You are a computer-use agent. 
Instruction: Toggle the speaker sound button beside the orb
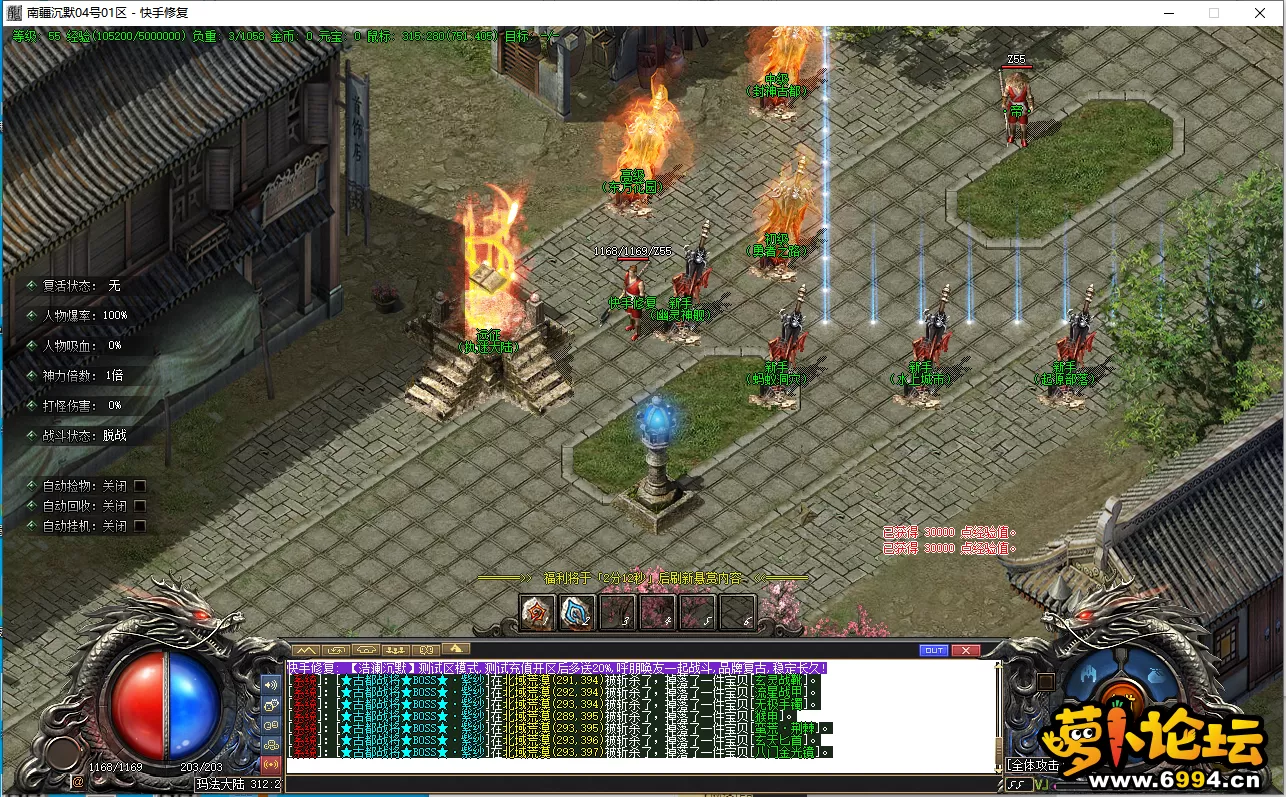[270, 685]
